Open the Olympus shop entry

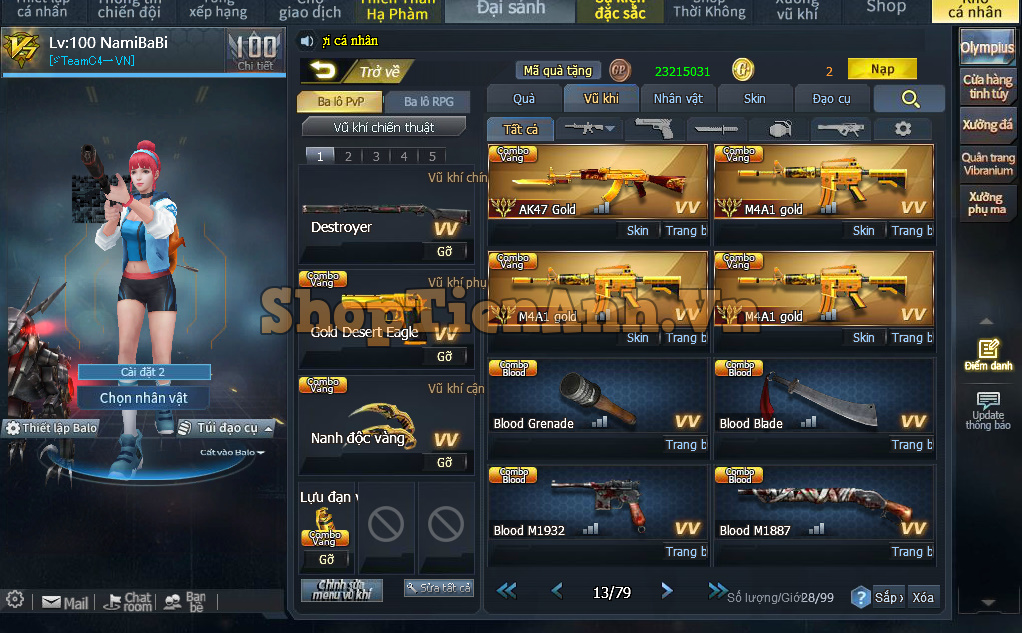tap(987, 48)
